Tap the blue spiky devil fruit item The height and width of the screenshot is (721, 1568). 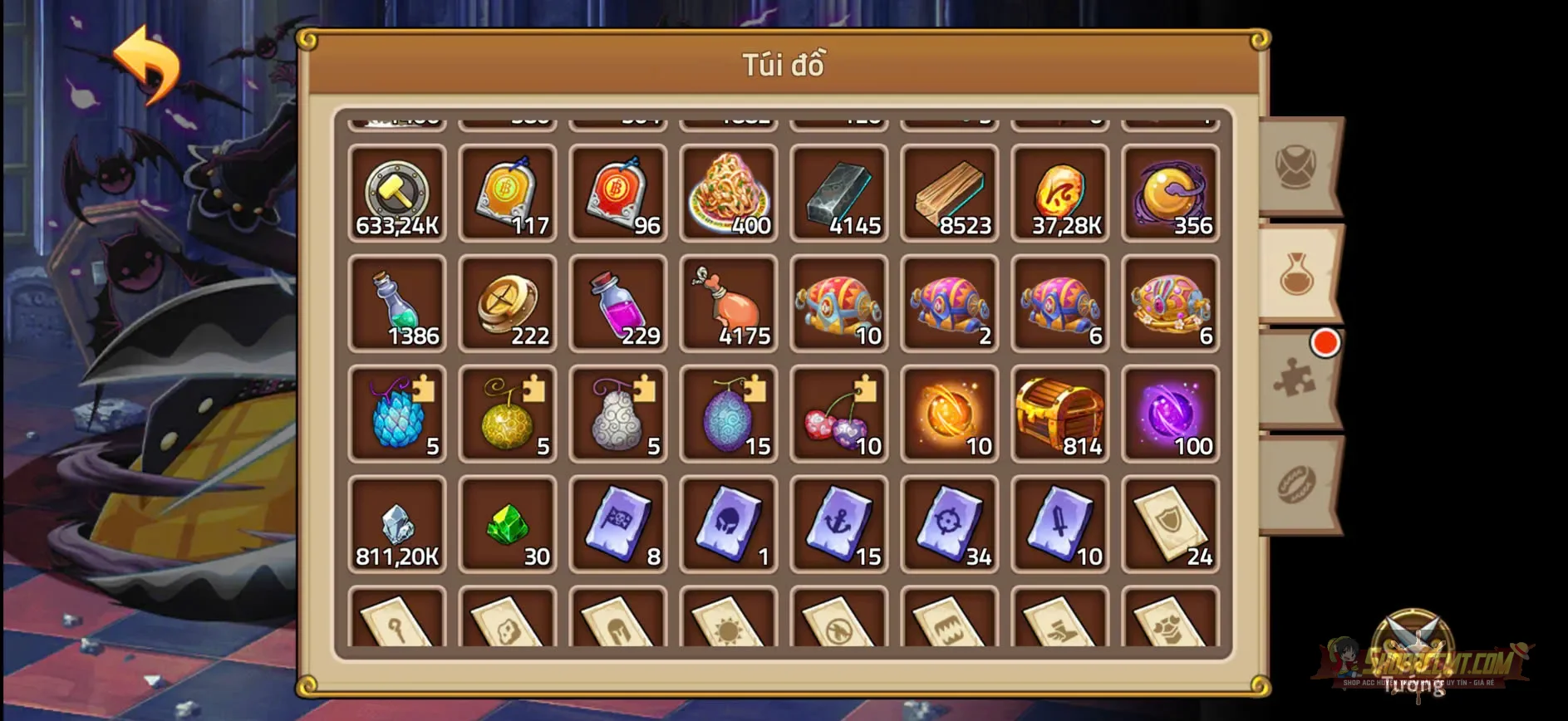tap(397, 414)
